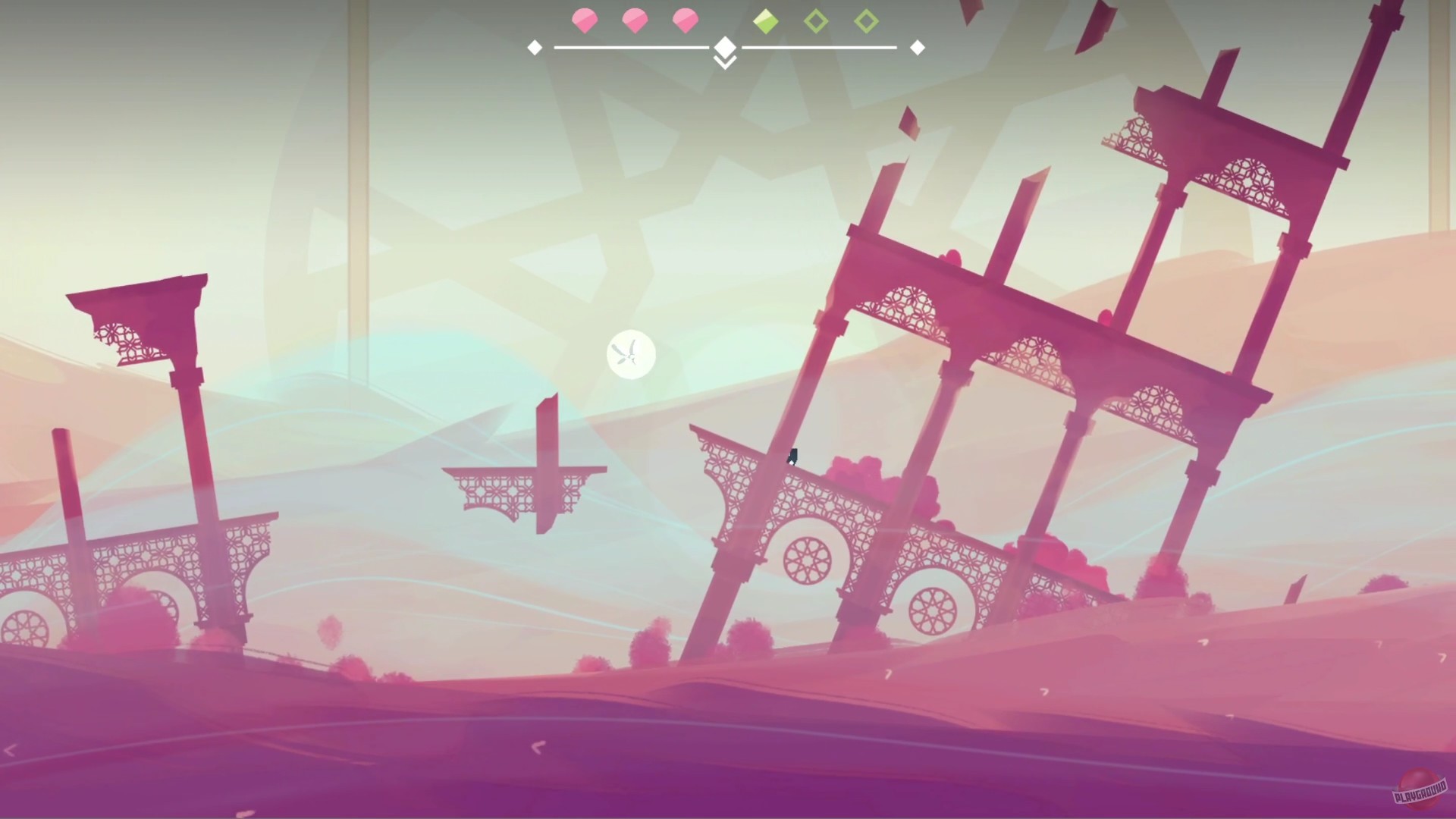Select the rightmost hollow green diamond icon
The image size is (1456, 819).
(x=868, y=21)
